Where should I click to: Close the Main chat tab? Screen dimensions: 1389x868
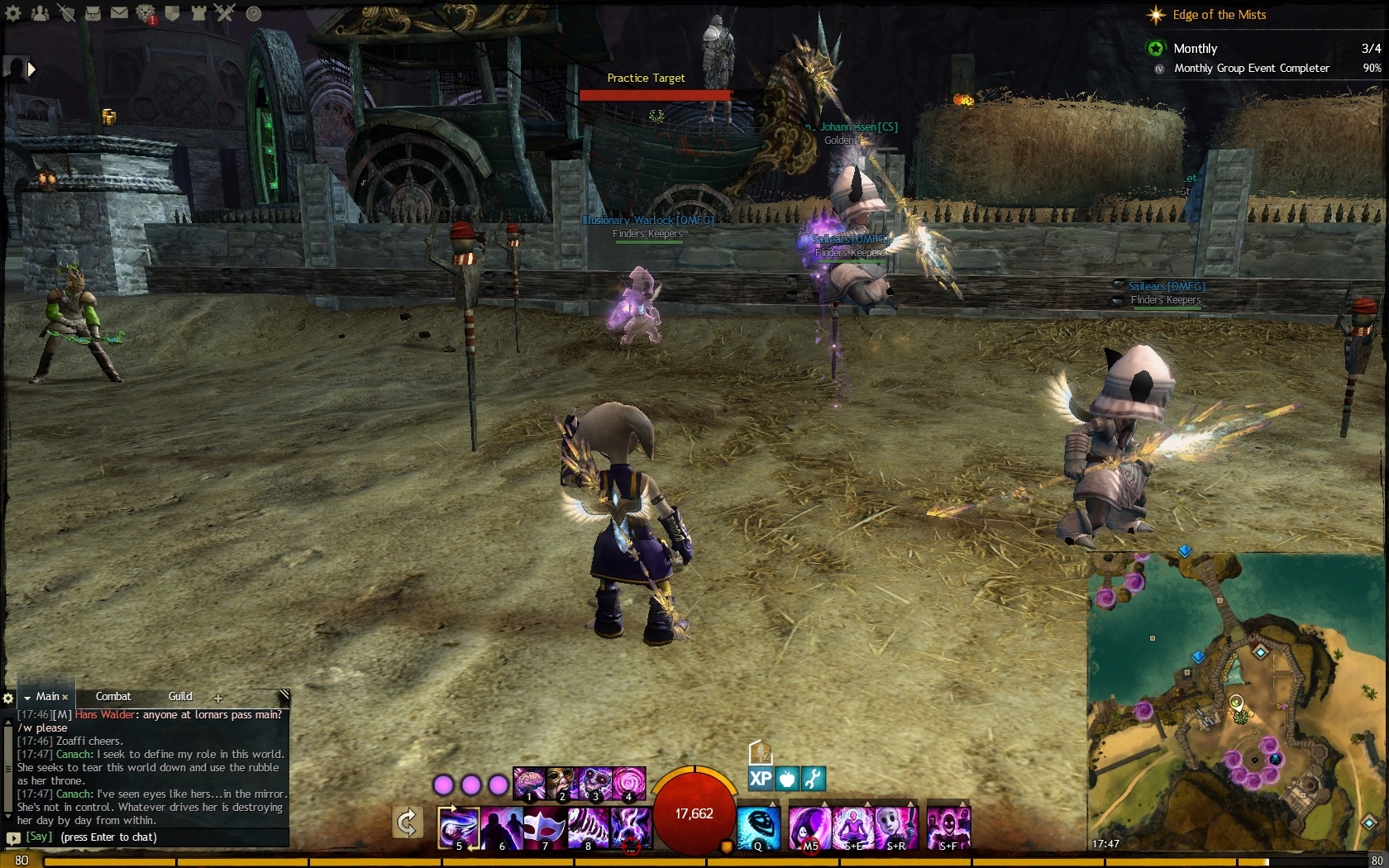coord(65,698)
